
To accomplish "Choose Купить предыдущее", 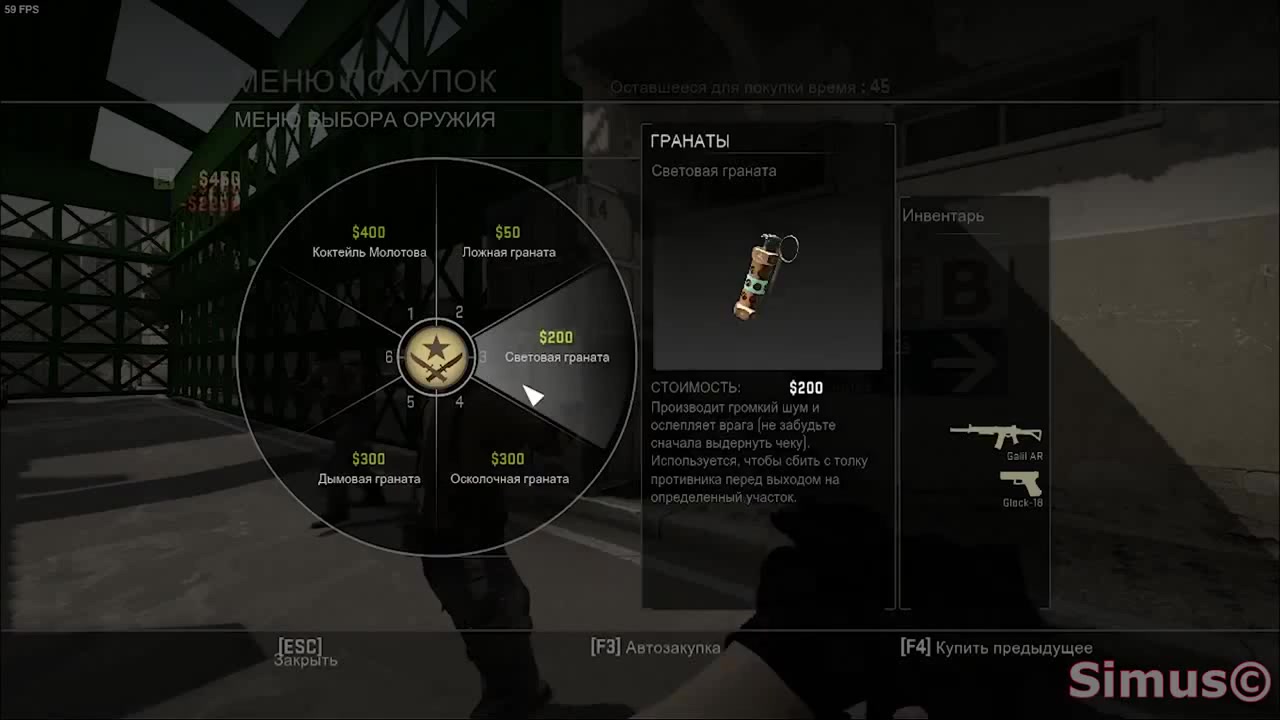I will (x=997, y=647).
